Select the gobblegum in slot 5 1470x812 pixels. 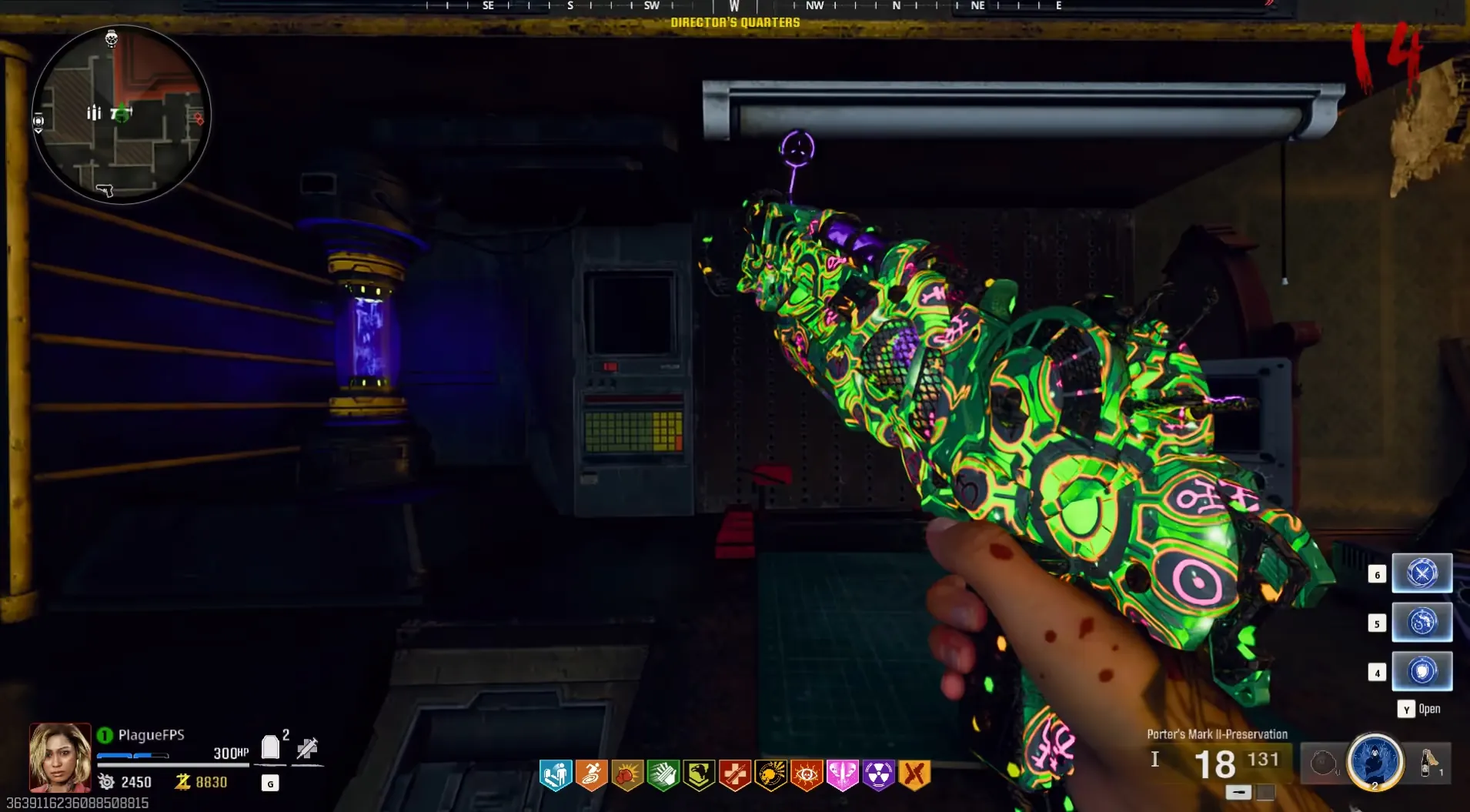1422,623
